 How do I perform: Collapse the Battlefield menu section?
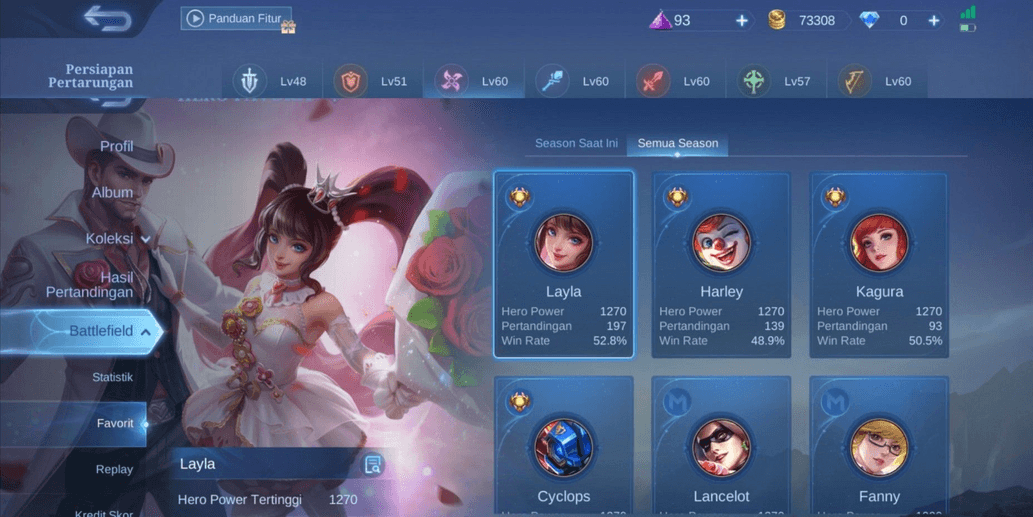110,331
